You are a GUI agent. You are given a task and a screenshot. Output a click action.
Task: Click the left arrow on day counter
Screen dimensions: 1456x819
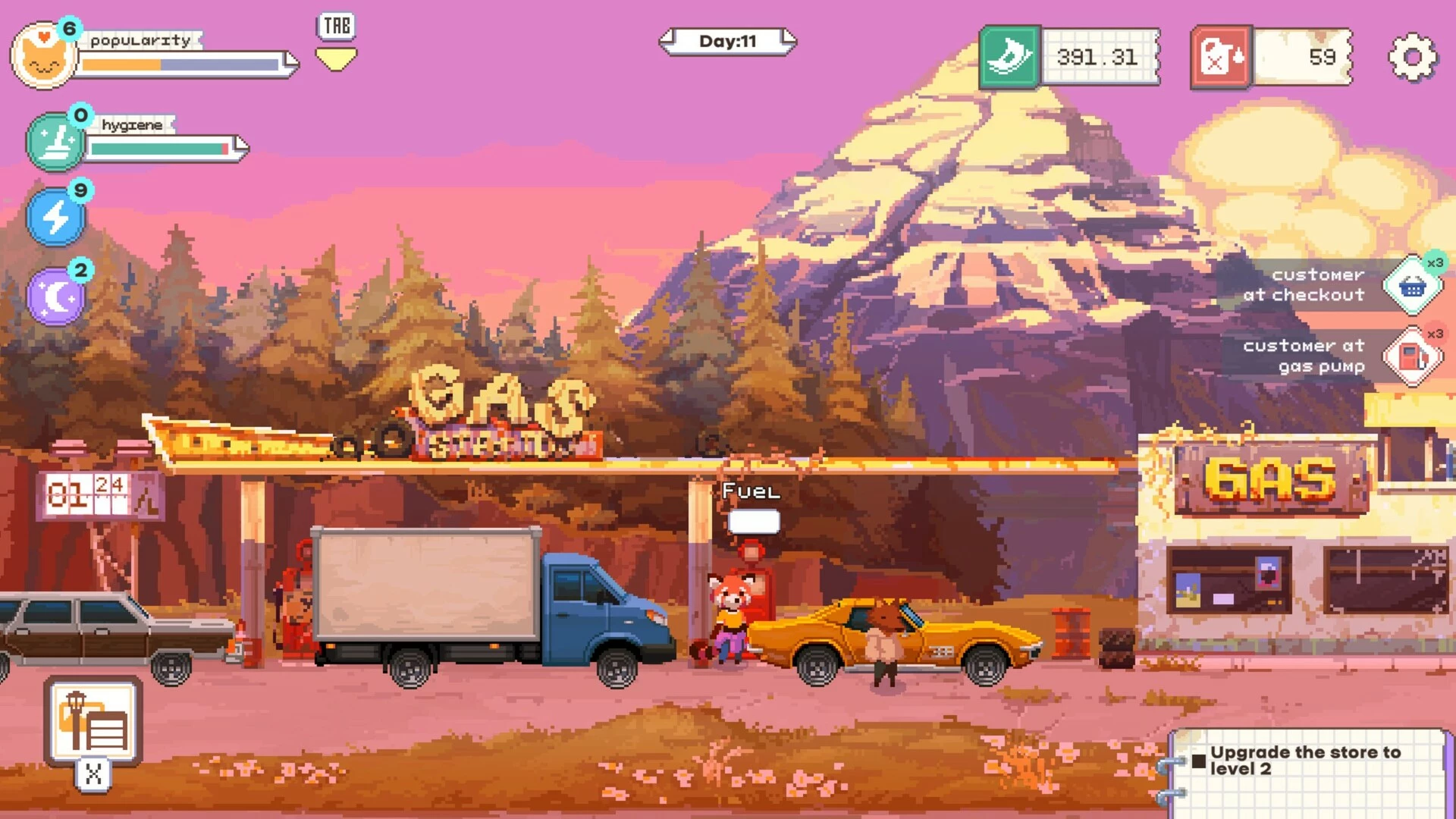(x=668, y=41)
